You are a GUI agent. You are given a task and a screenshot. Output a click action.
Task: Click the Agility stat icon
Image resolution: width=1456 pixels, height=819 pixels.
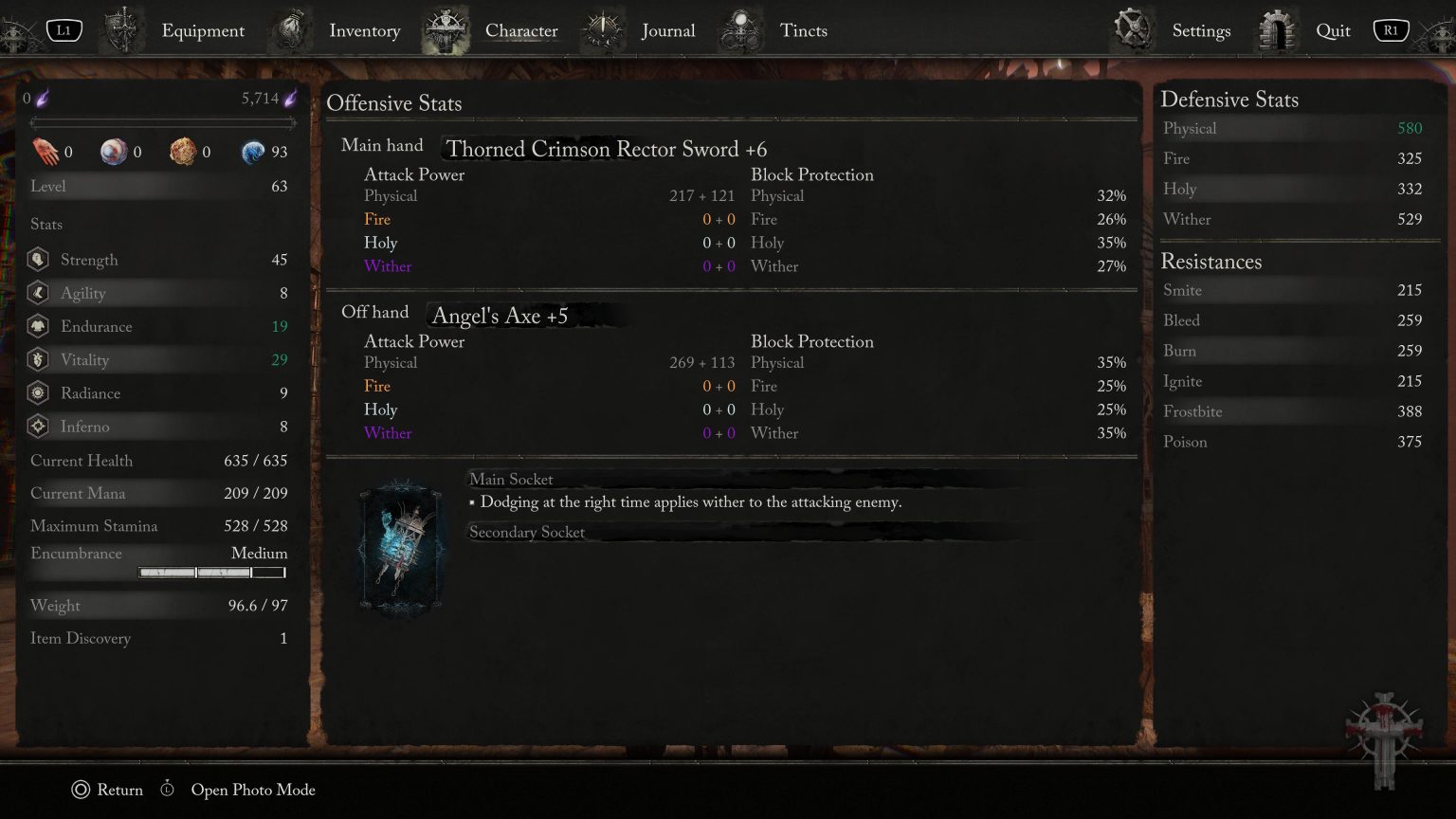coord(38,293)
